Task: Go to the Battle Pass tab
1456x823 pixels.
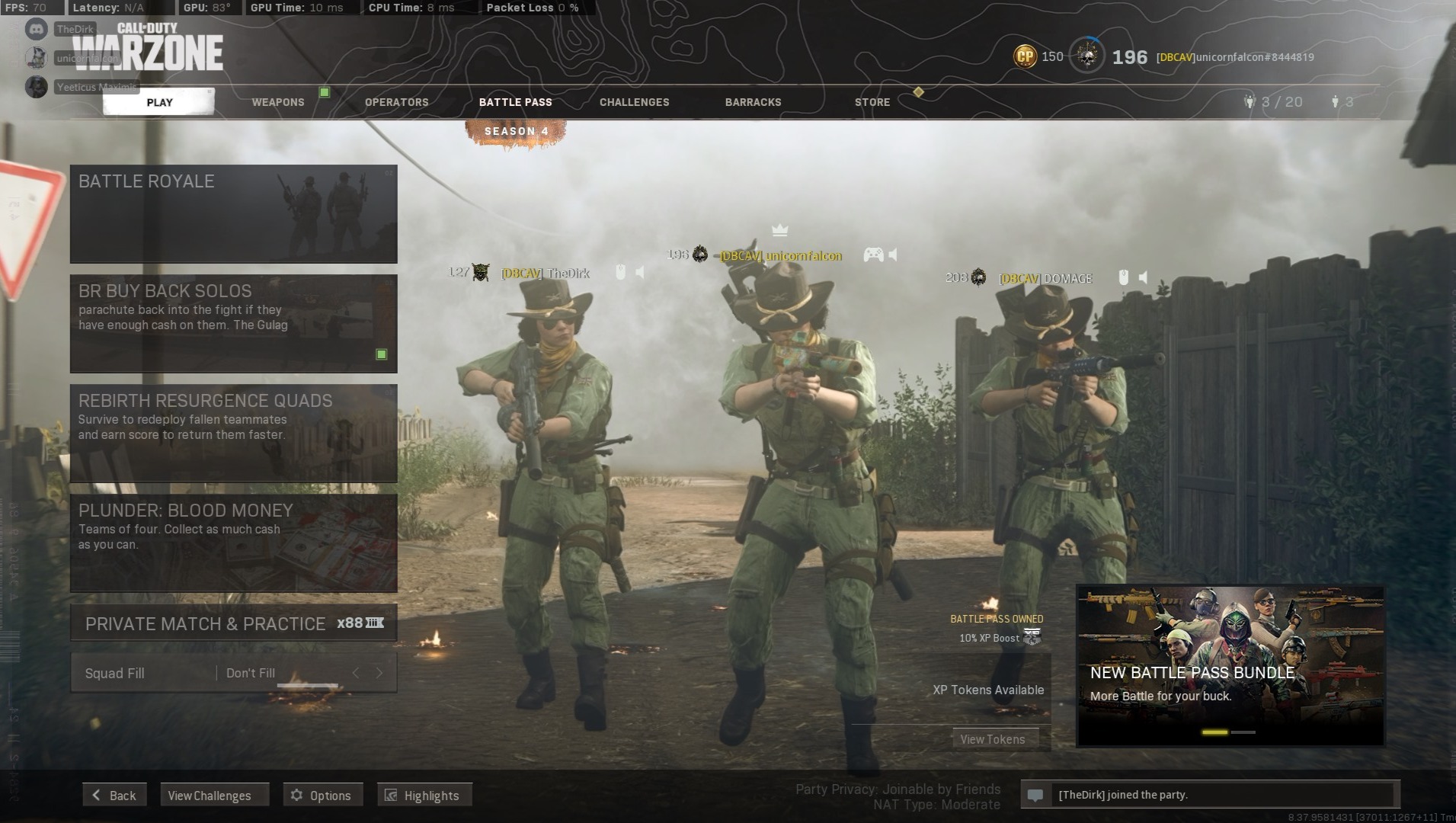Action: [x=515, y=102]
